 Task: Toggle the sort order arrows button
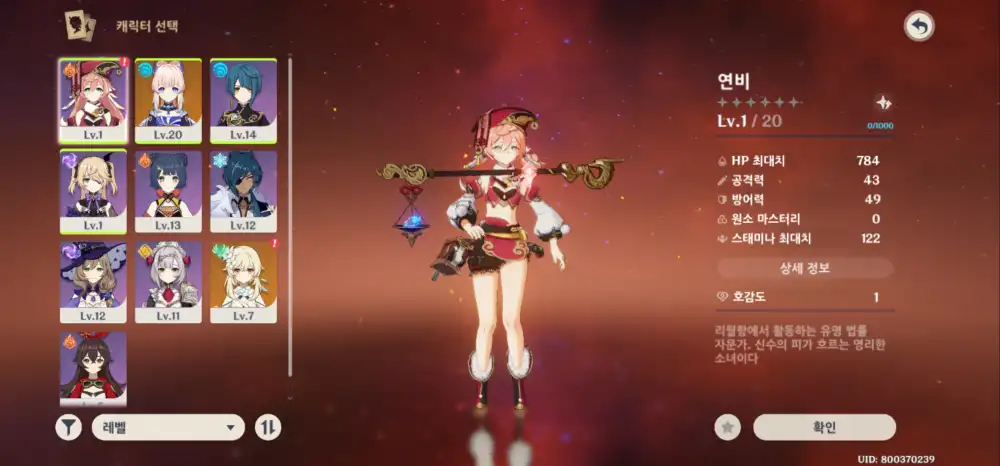(x=268, y=428)
